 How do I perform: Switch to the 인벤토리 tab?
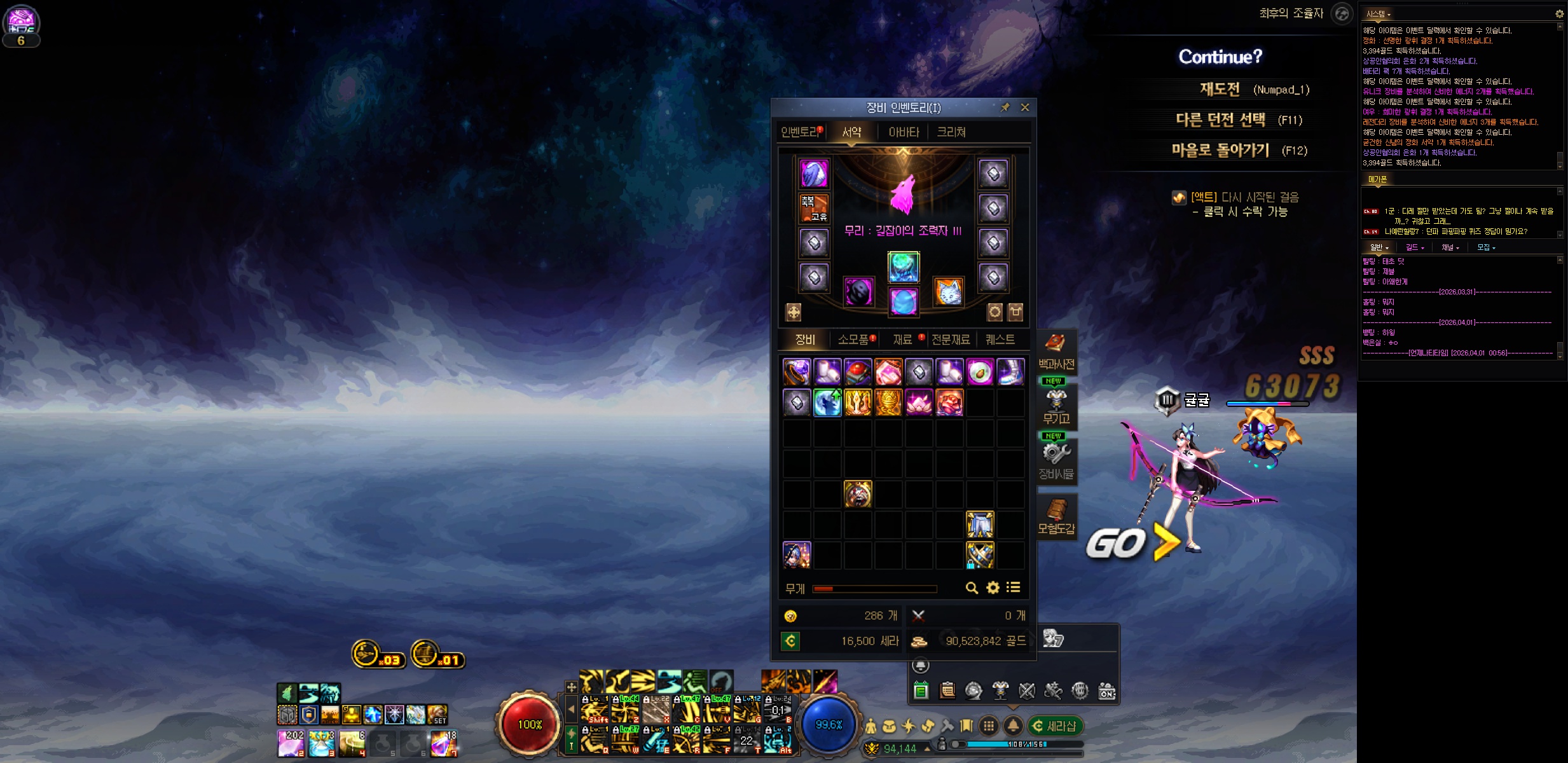pyautogui.click(x=801, y=132)
